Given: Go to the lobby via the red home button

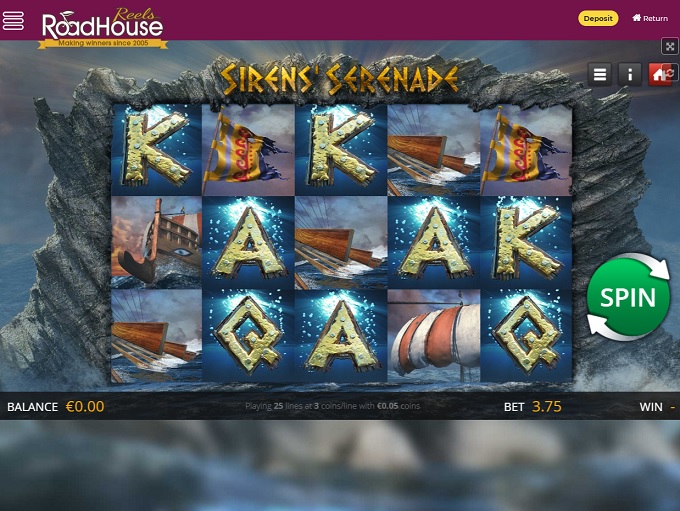Looking at the screenshot, I should pyautogui.click(x=659, y=74).
